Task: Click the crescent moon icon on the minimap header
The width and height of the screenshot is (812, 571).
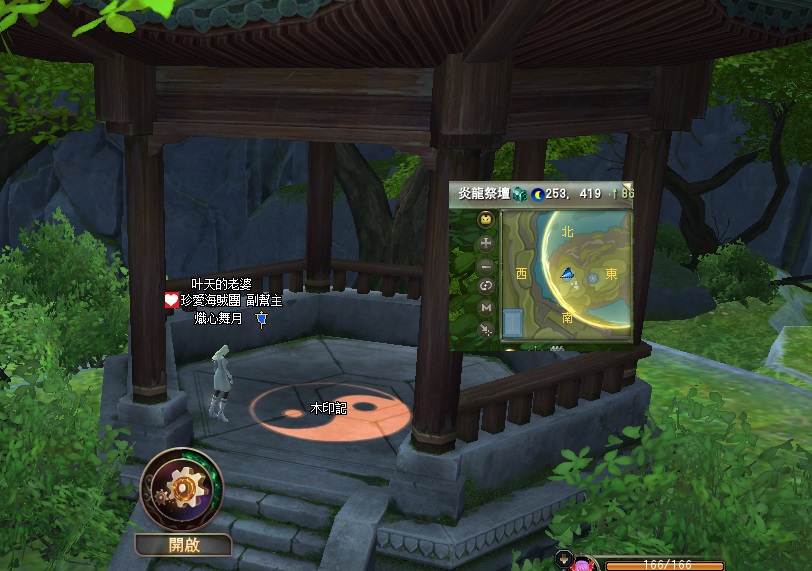Action: (x=537, y=194)
